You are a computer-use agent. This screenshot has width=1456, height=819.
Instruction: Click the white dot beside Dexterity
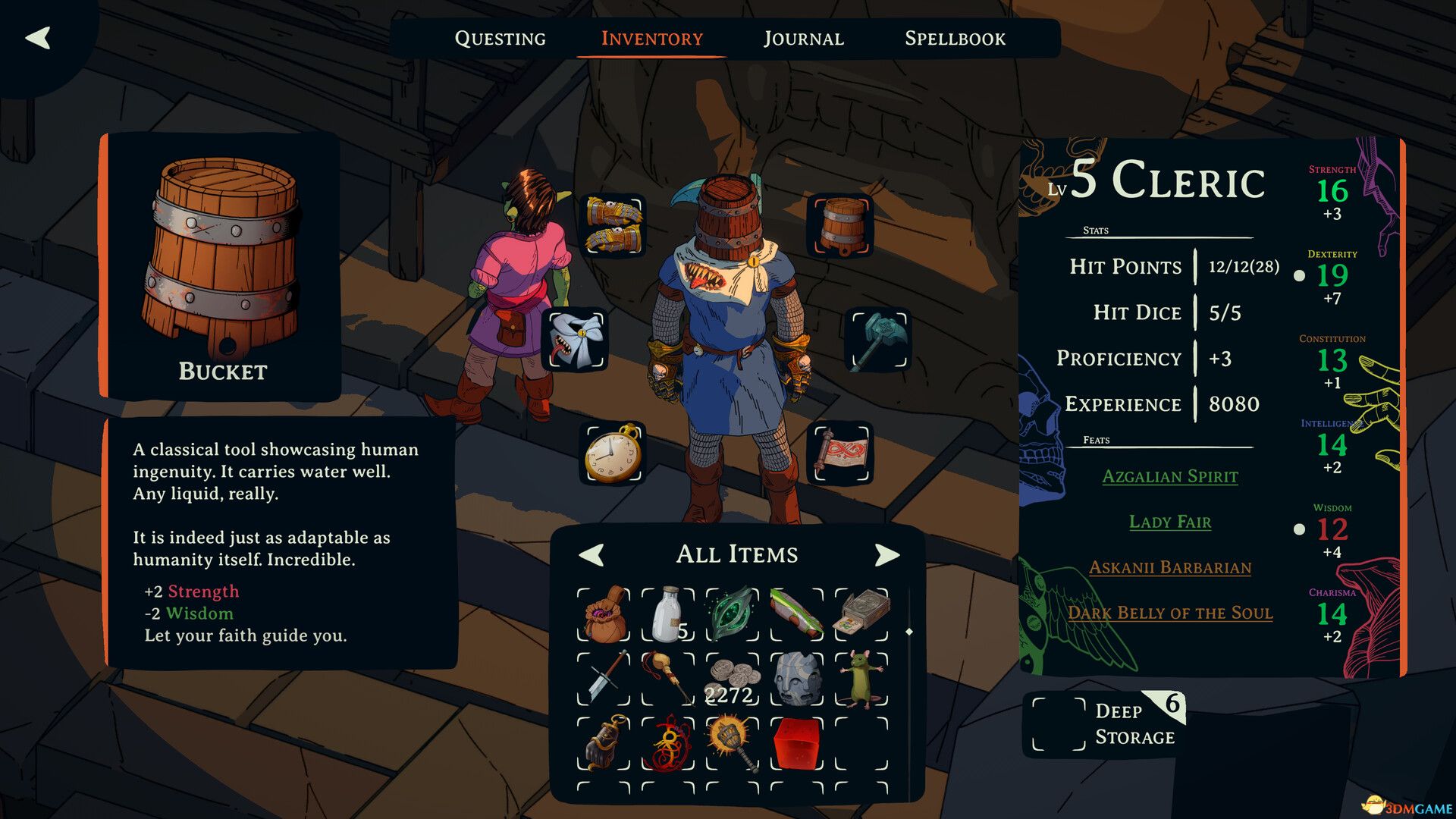click(x=1300, y=275)
